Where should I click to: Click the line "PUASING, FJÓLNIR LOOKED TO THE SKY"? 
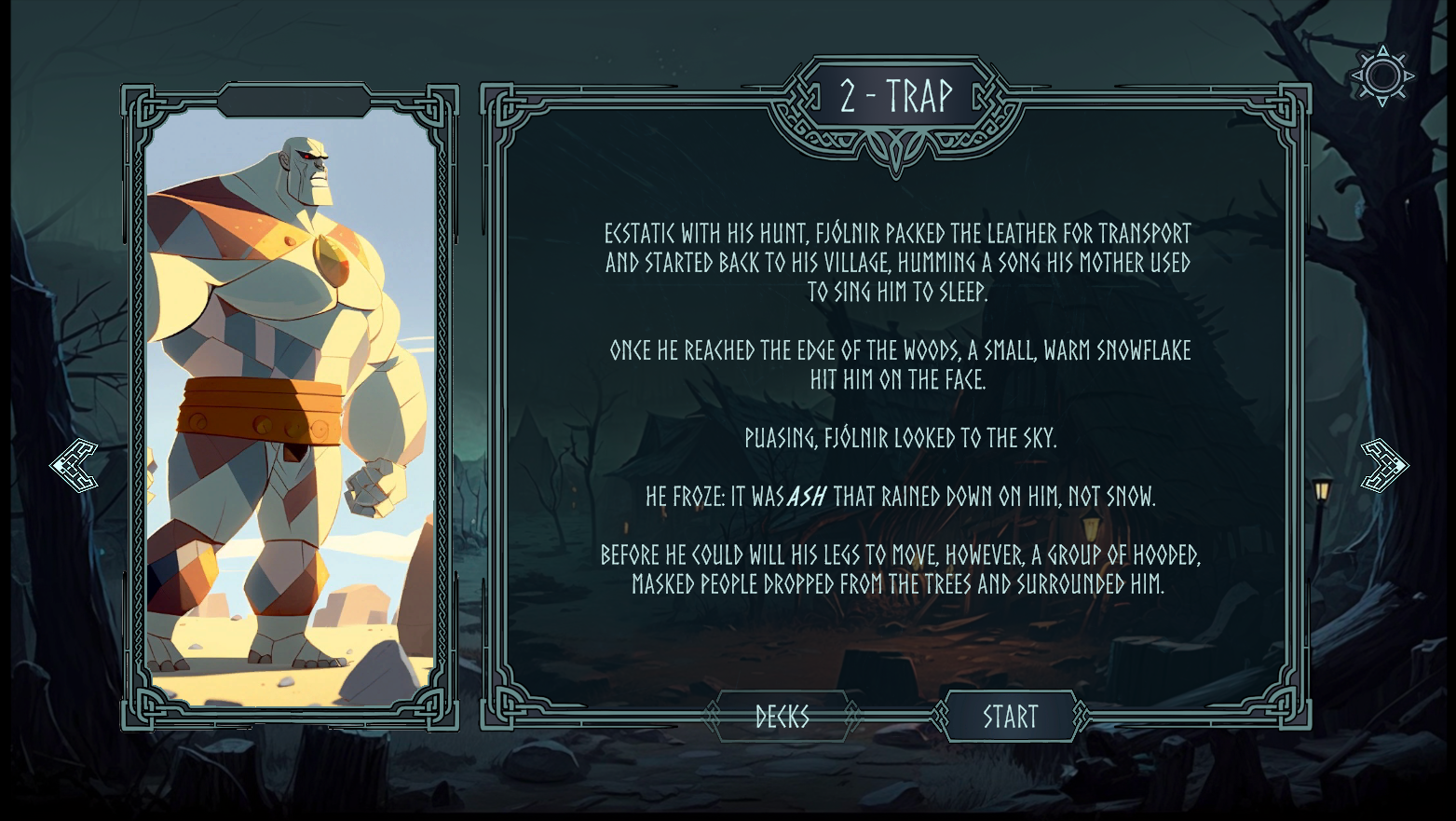coord(897,438)
